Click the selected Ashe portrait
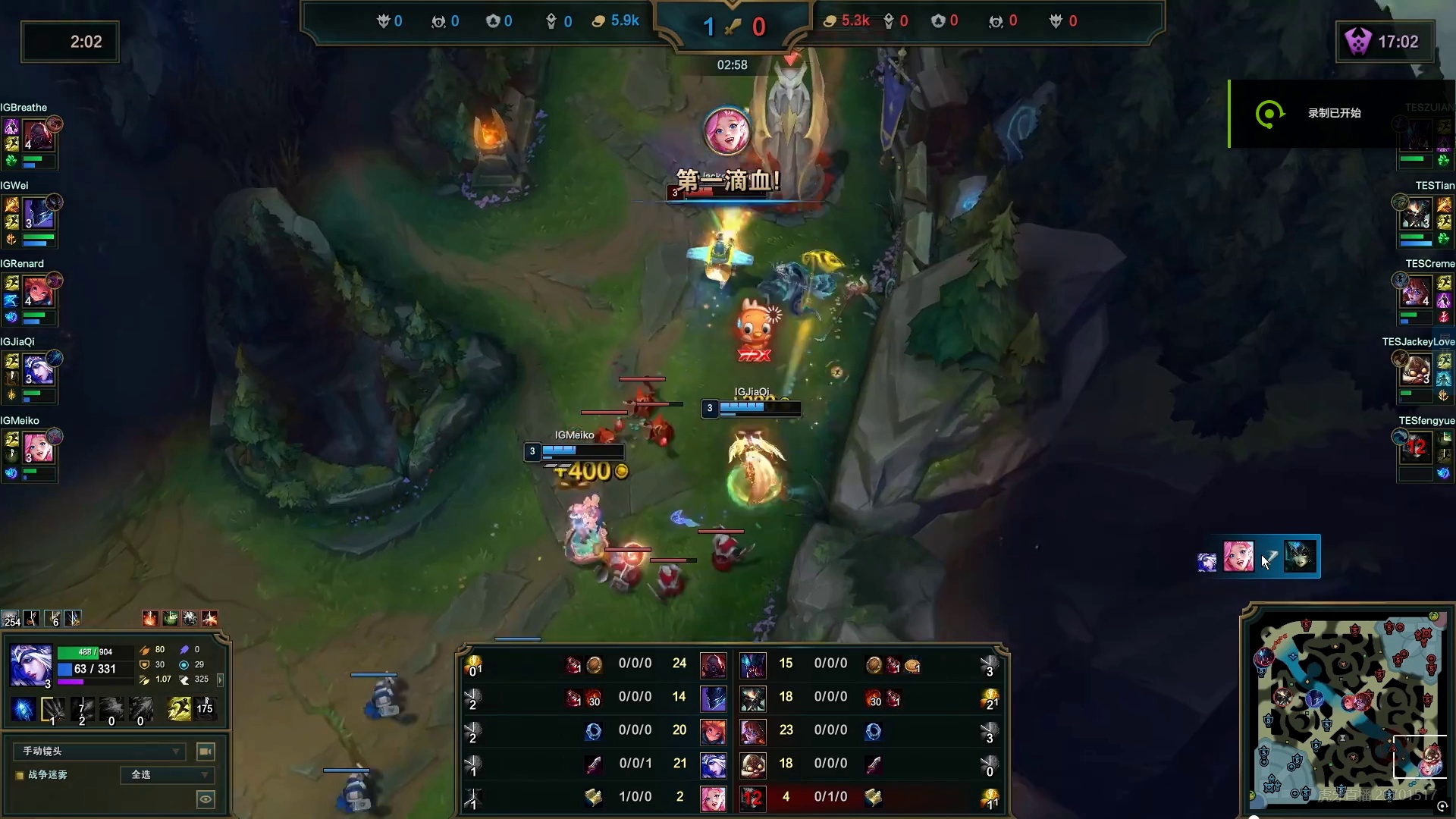The width and height of the screenshot is (1456, 819). (x=31, y=666)
